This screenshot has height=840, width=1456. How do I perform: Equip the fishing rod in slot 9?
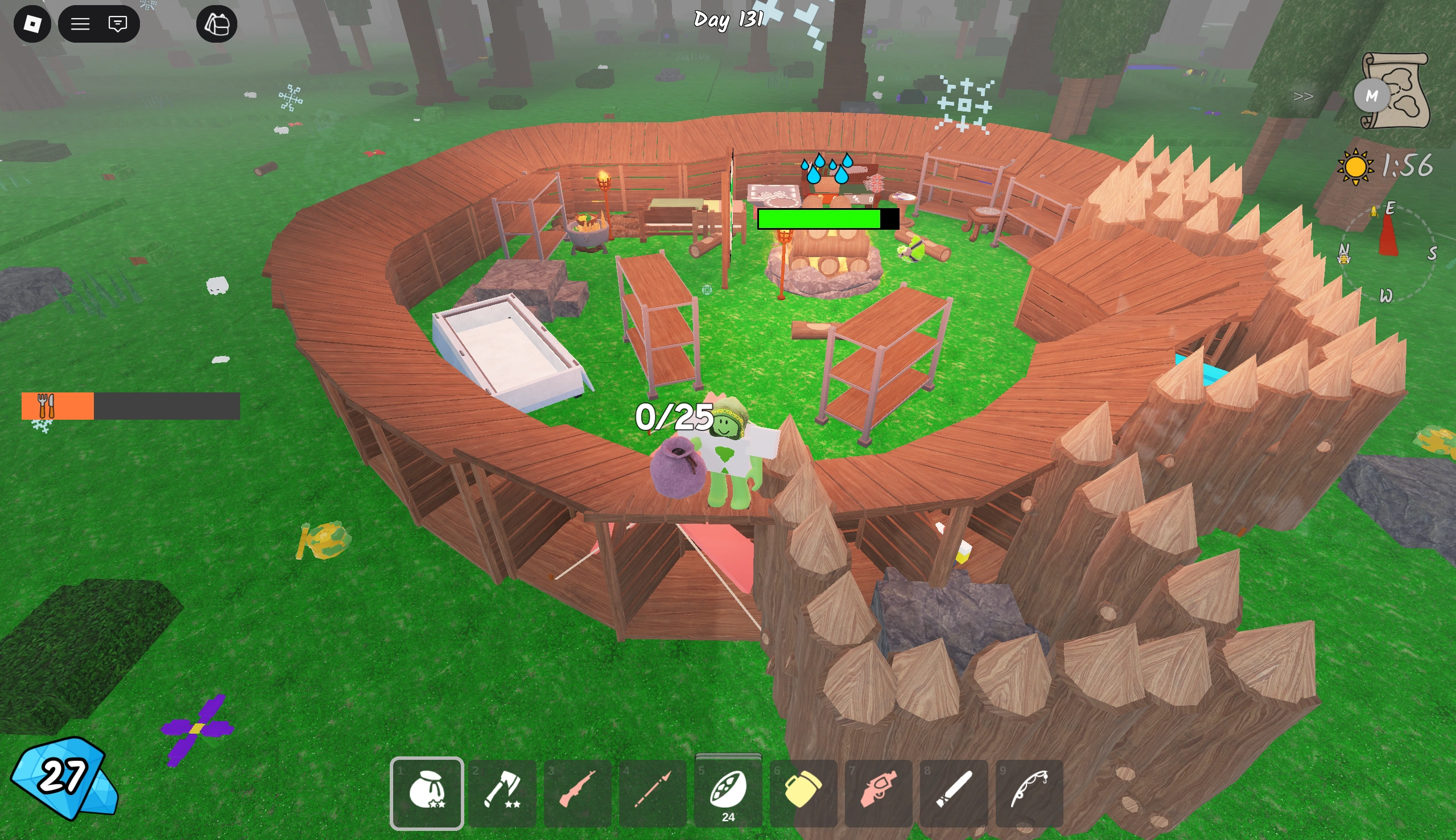coord(1031,795)
